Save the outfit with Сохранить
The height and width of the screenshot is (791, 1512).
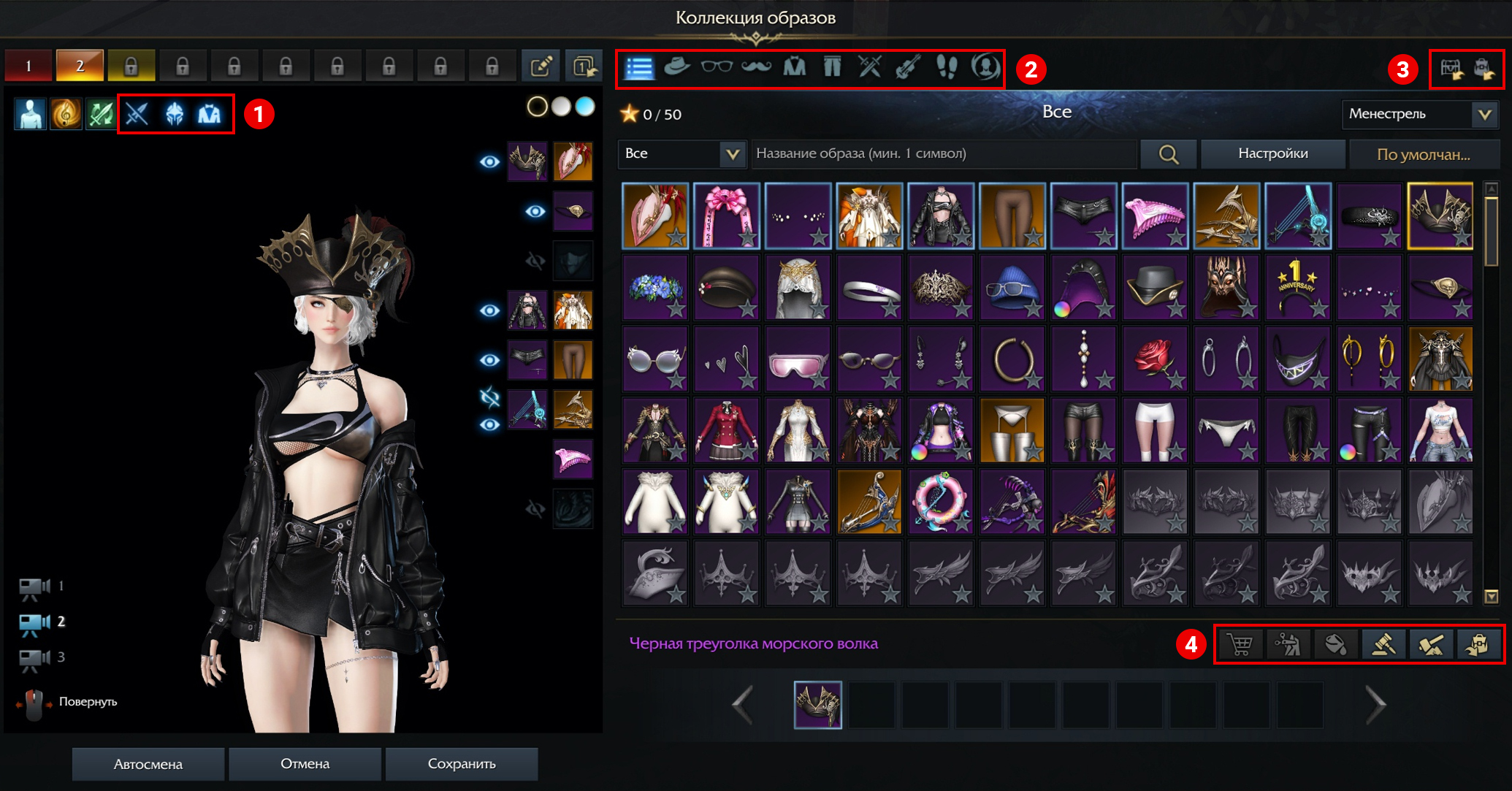coord(462,764)
